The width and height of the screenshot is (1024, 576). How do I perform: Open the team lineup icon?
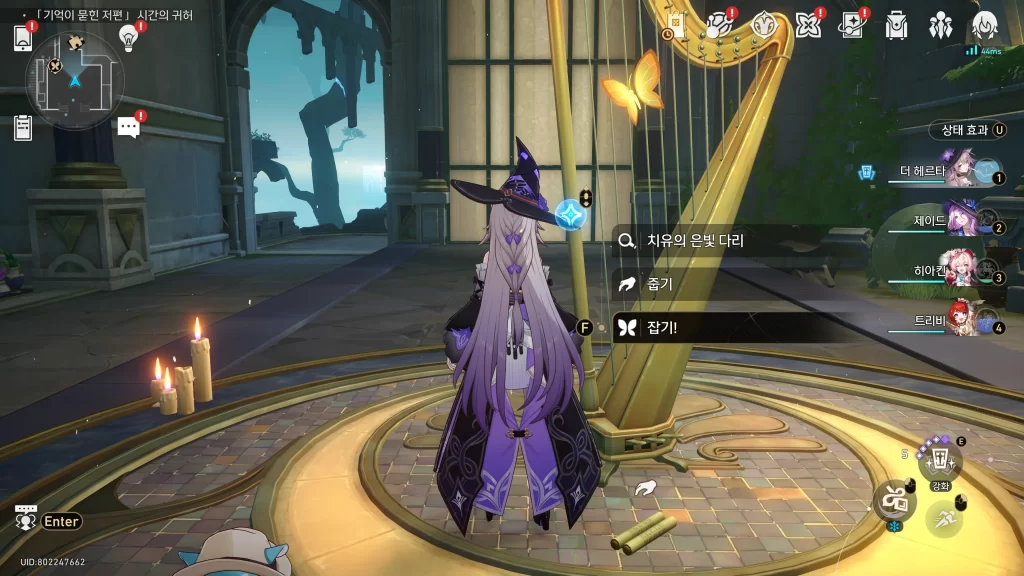click(x=940, y=24)
